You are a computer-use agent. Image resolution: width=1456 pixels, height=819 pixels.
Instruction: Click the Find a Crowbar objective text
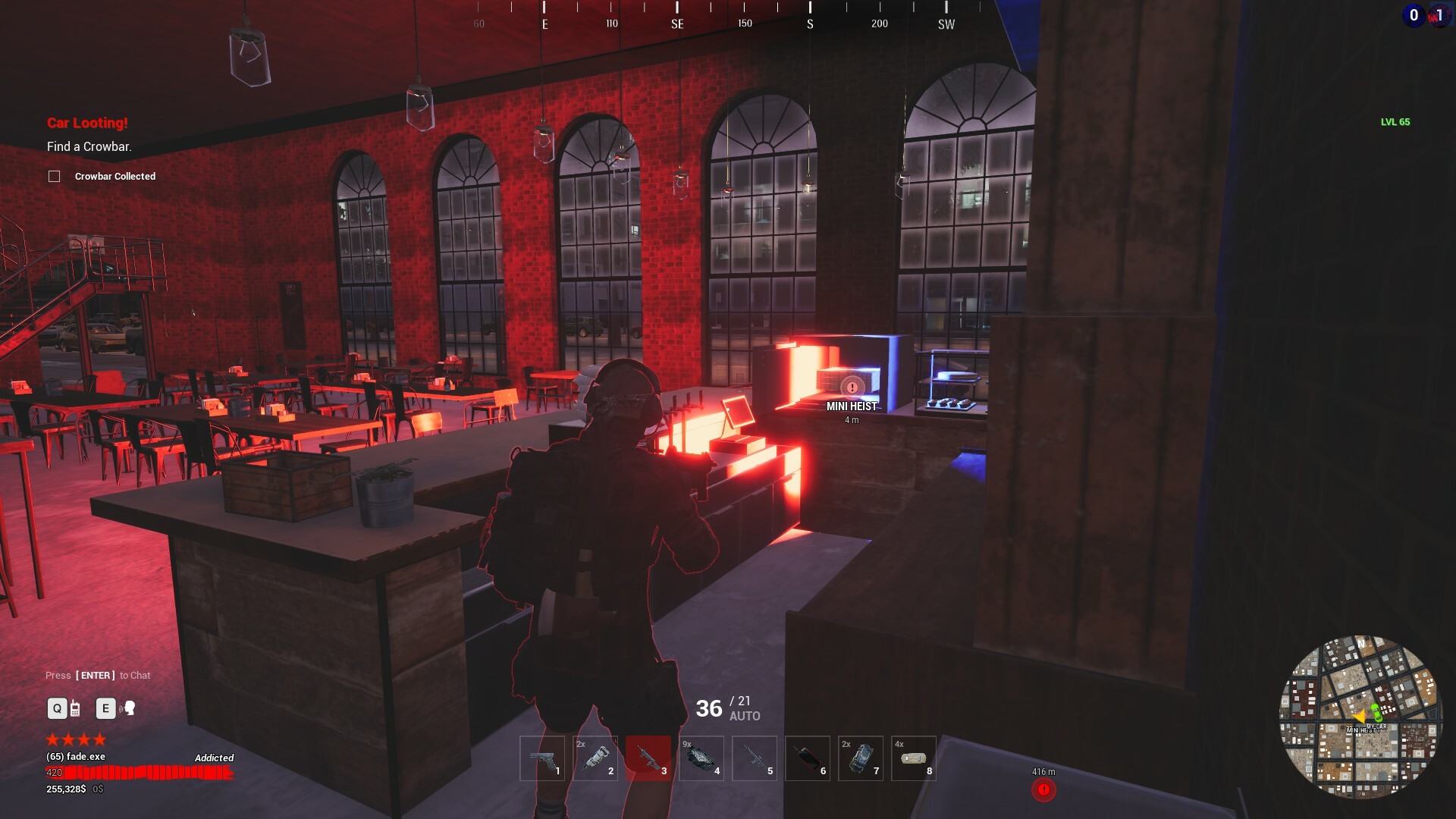(x=89, y=146)
